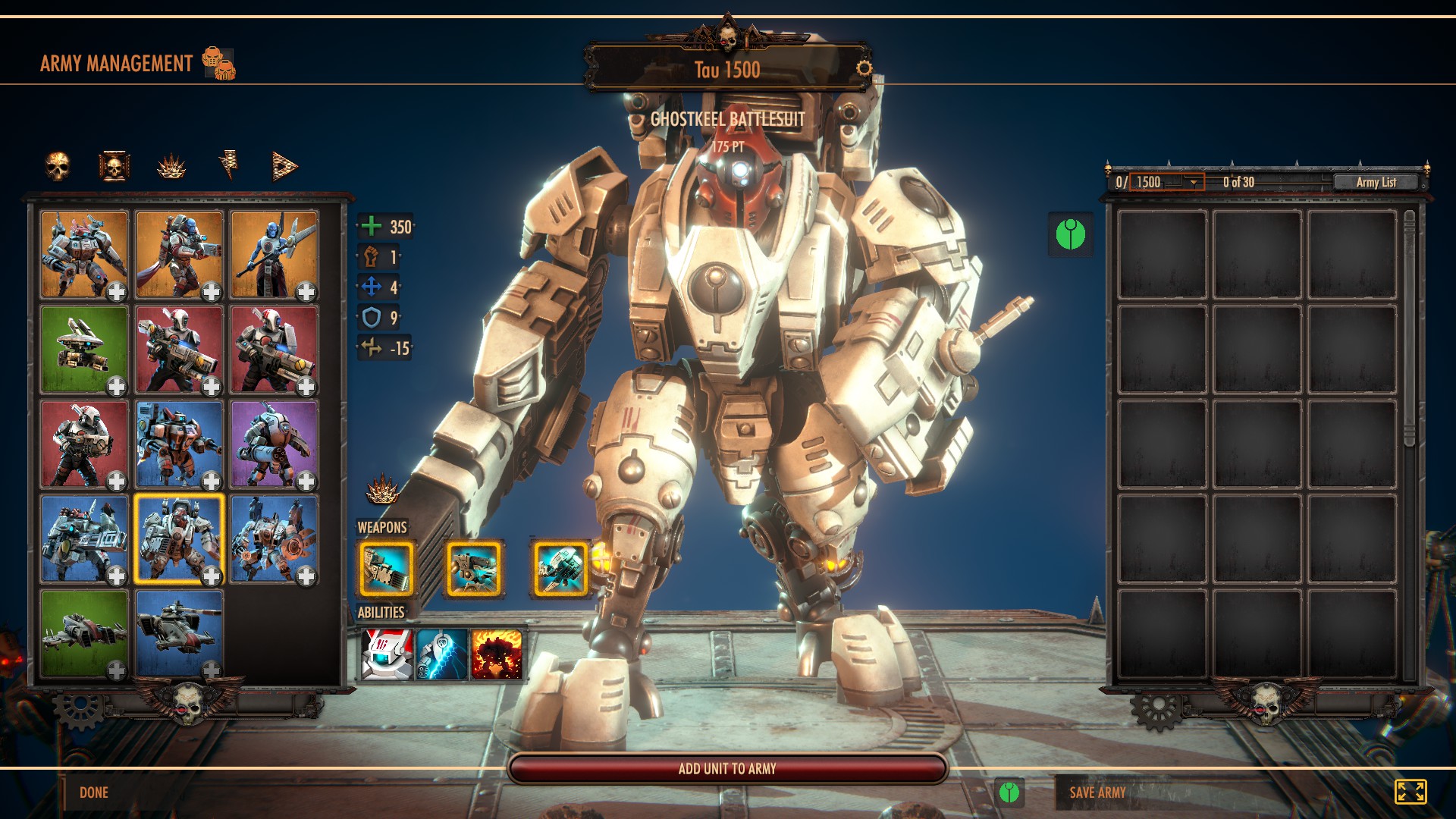The image size is (1456, 819).
Task: Open army name settings gear
Action: pos(864,68)
